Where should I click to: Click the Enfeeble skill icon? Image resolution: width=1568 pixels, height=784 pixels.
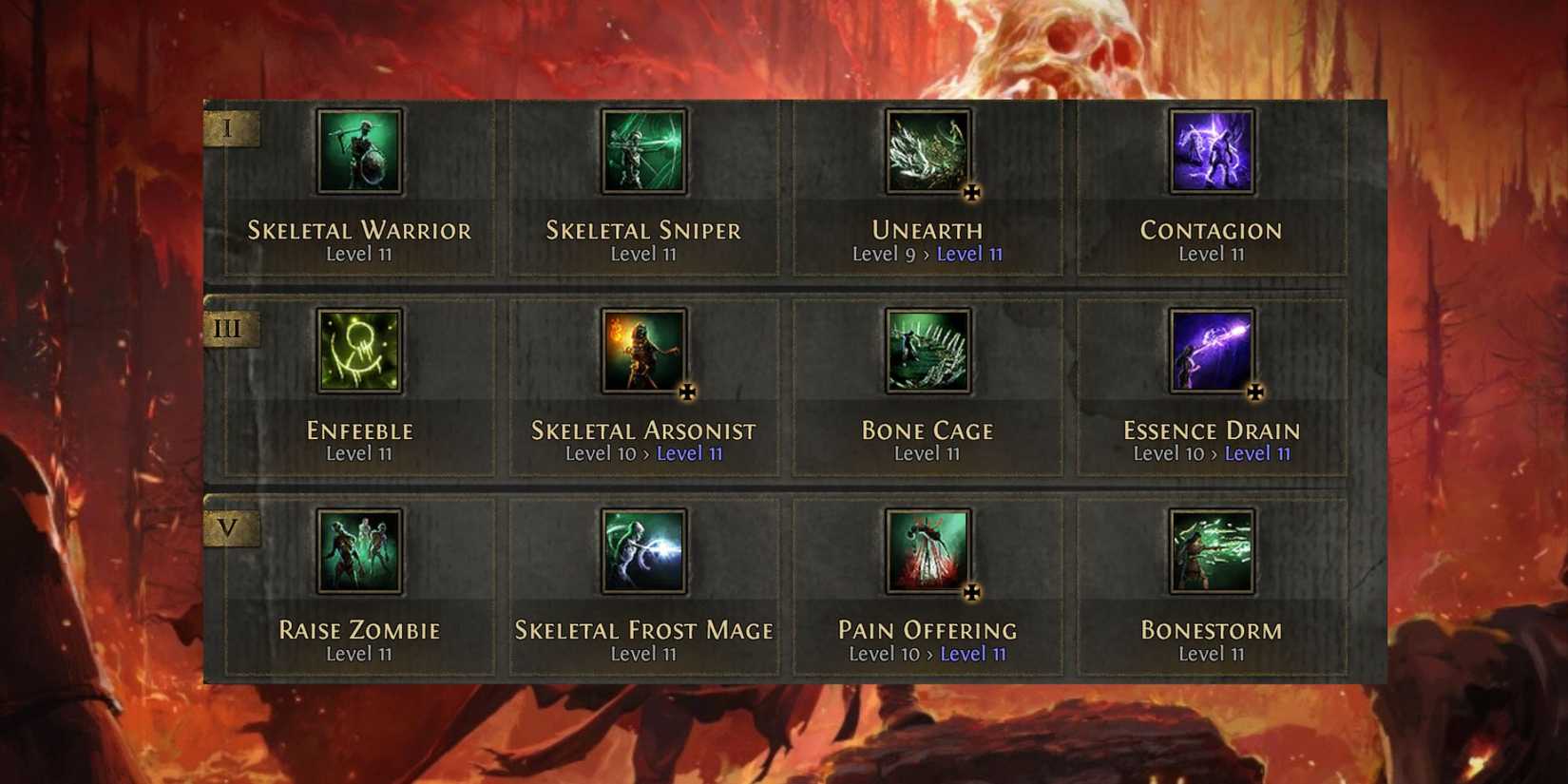tap(360, 353)
